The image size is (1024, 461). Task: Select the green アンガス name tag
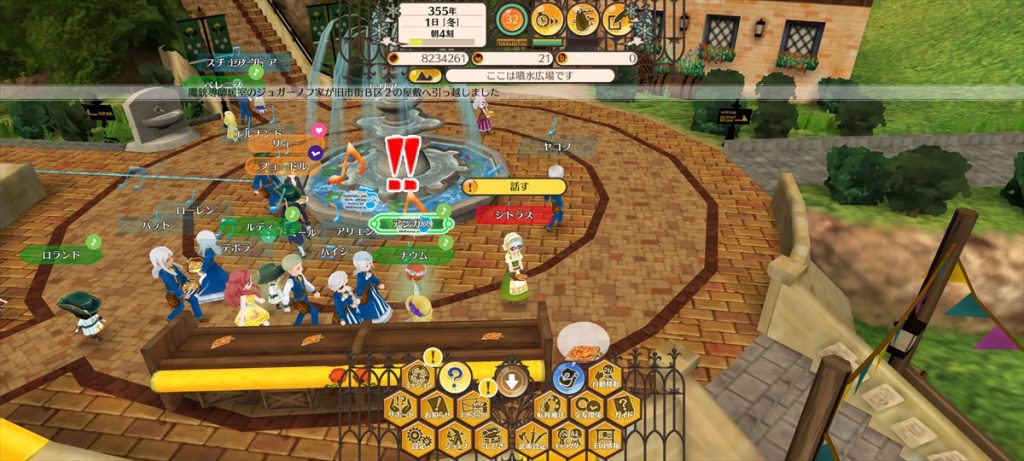(x=410, y=224)
